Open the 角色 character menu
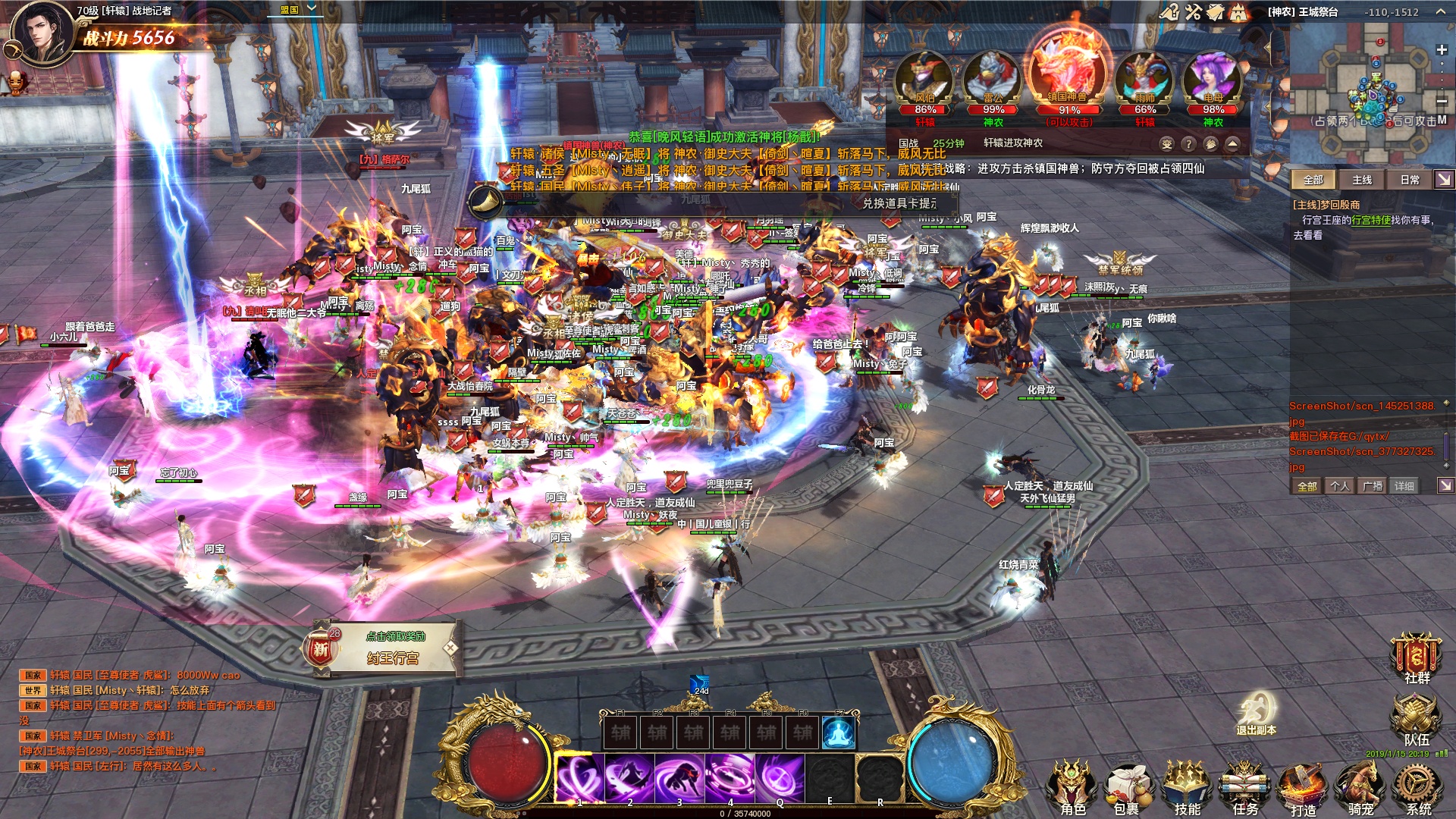Image resolution: width=1456 pixels, height=819 pixels. [1072, 789]
